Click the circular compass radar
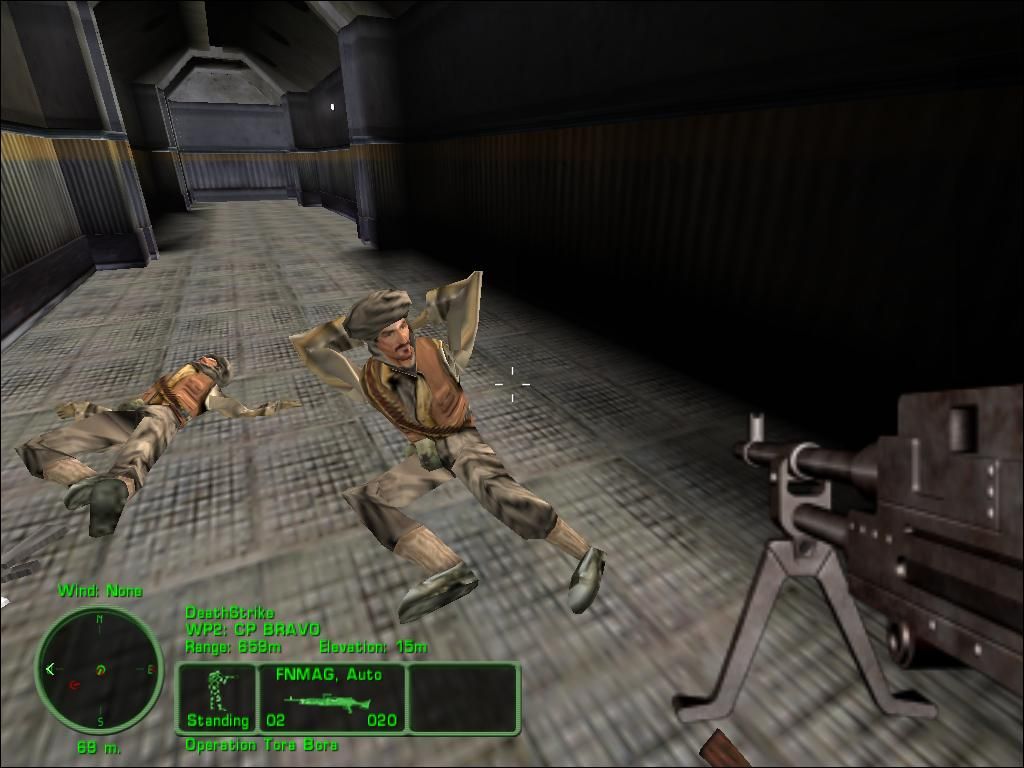The height and width of the screenshot is (768, 1024). tap(99, 669)
